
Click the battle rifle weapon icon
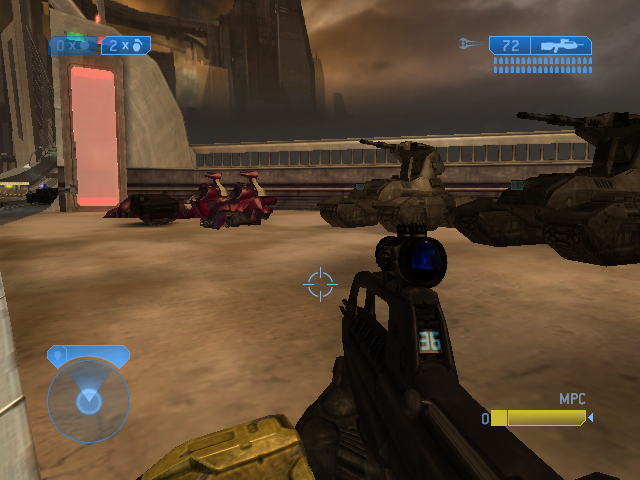(x=562, y=45)
